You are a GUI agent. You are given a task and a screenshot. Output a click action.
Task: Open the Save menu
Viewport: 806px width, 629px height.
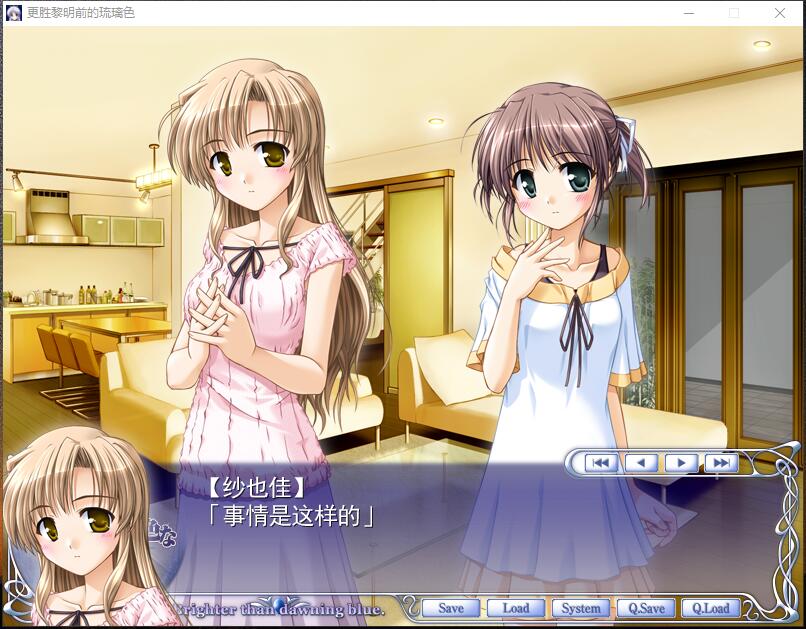click(451, 608)
